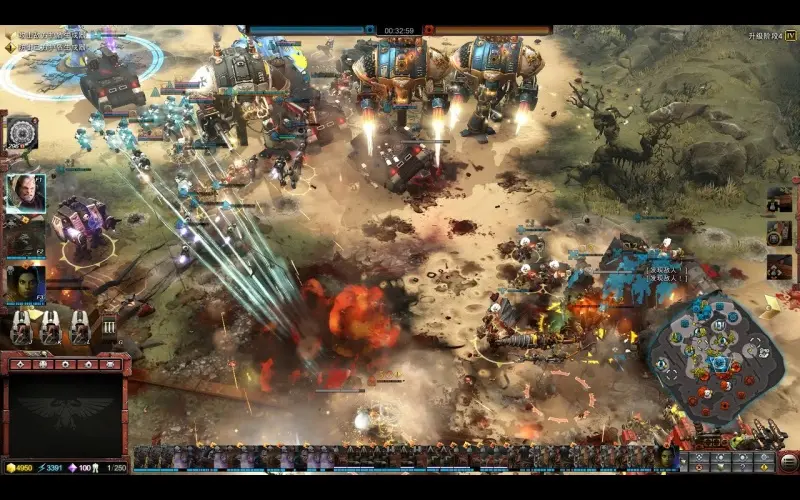Select the bearded elite hero portrait
The width and height of the screenshot is (800, 500).
coord(25,191)
